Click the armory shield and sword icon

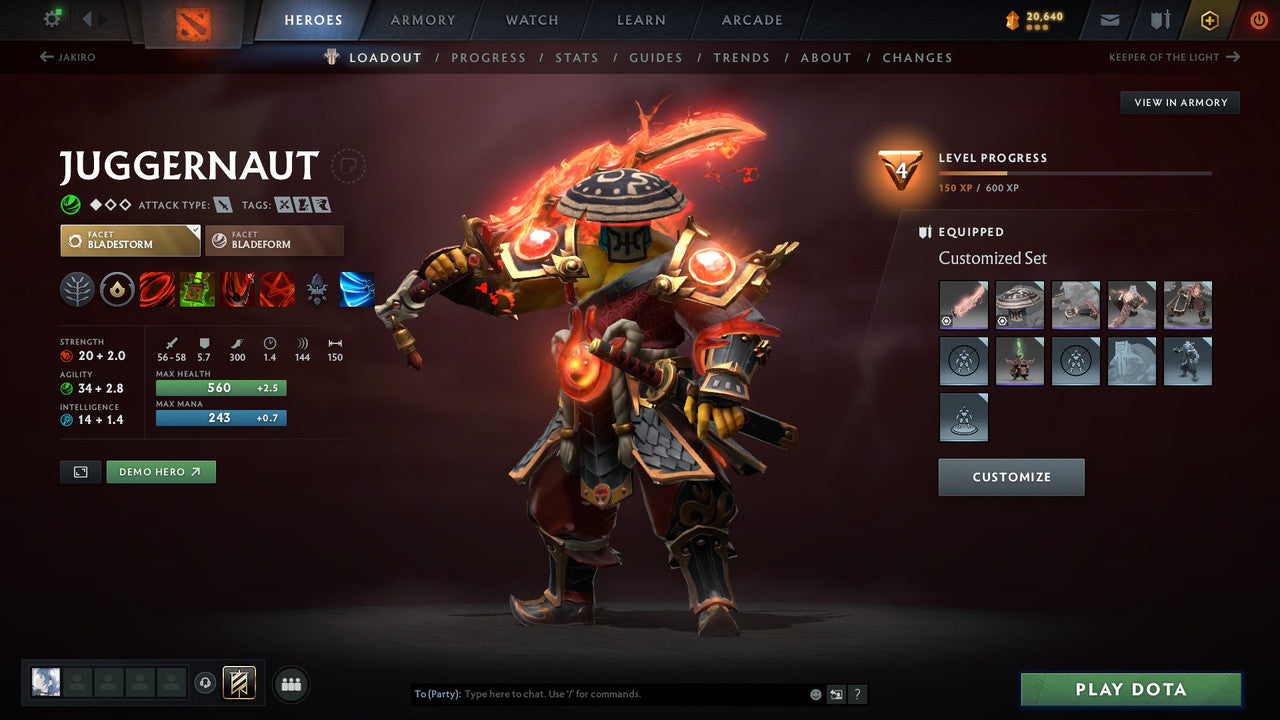(1161, 19)
